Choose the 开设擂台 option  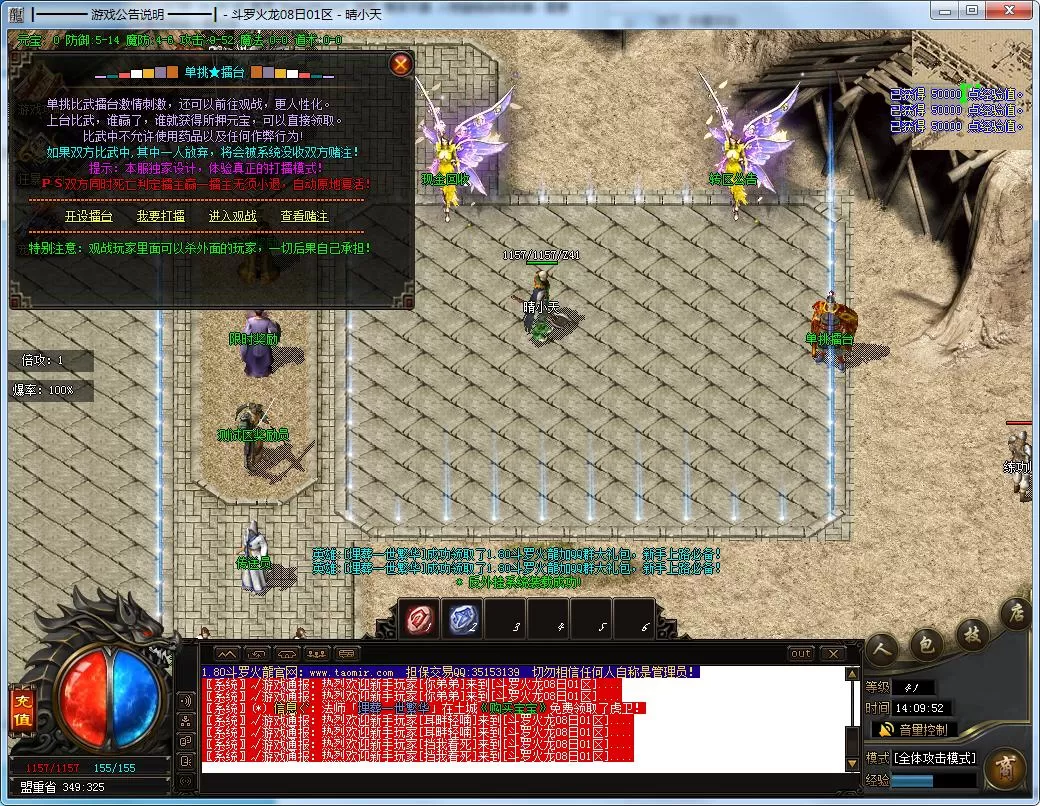89,216
